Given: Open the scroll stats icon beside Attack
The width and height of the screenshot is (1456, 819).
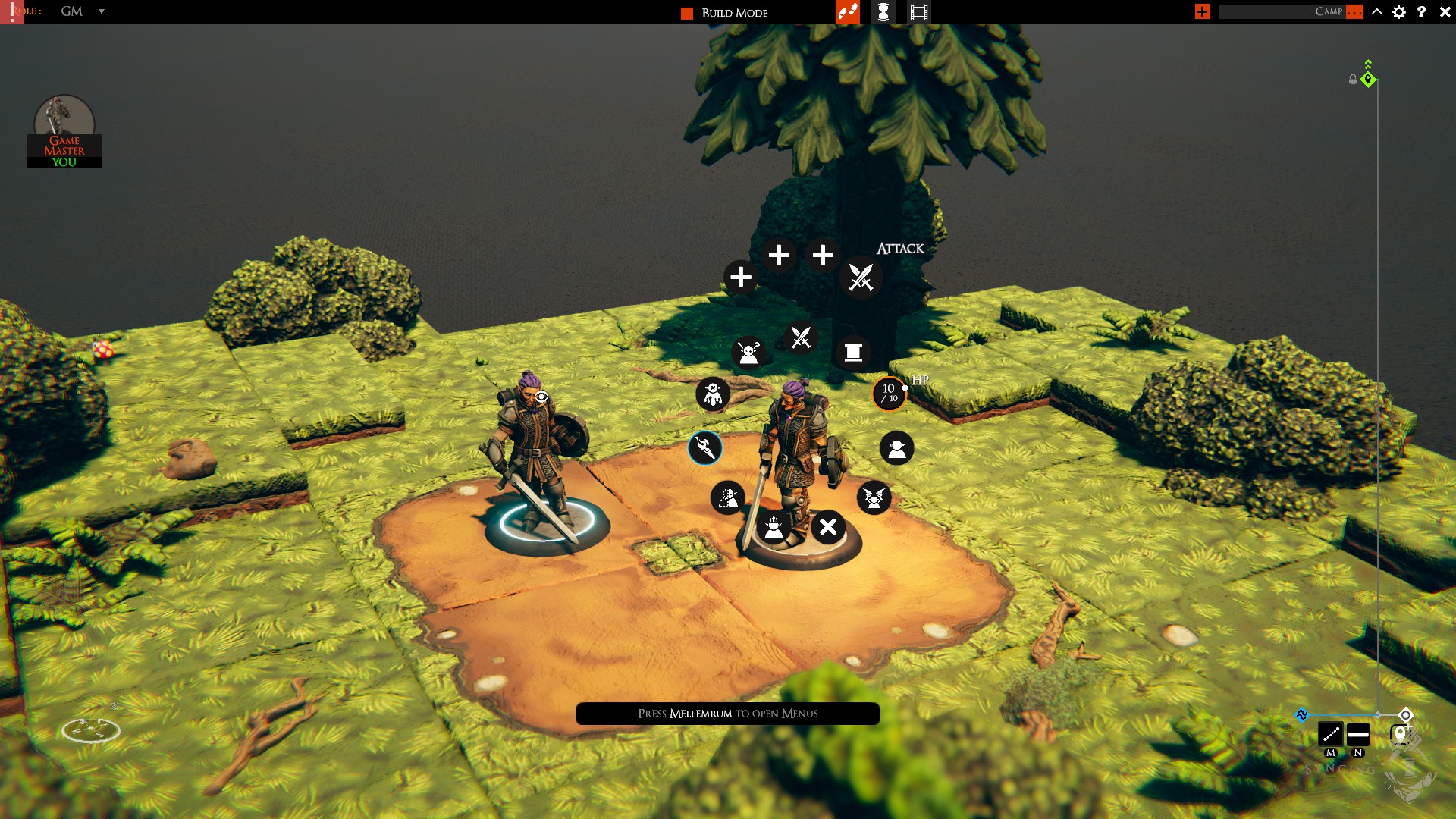Looking at the screenshot, I should tap(852, 352).
